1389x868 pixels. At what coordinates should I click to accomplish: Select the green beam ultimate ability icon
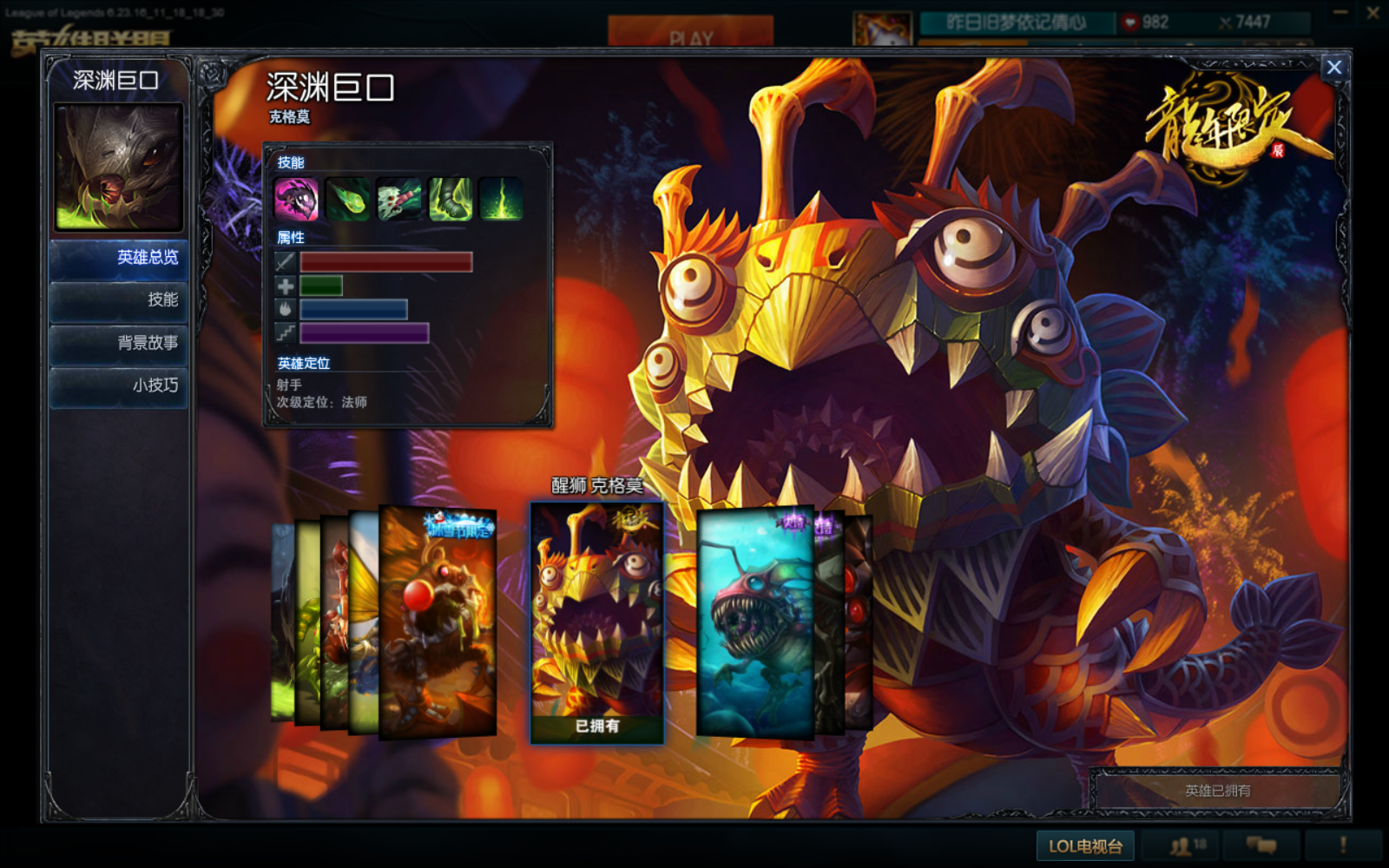point(501,199)
